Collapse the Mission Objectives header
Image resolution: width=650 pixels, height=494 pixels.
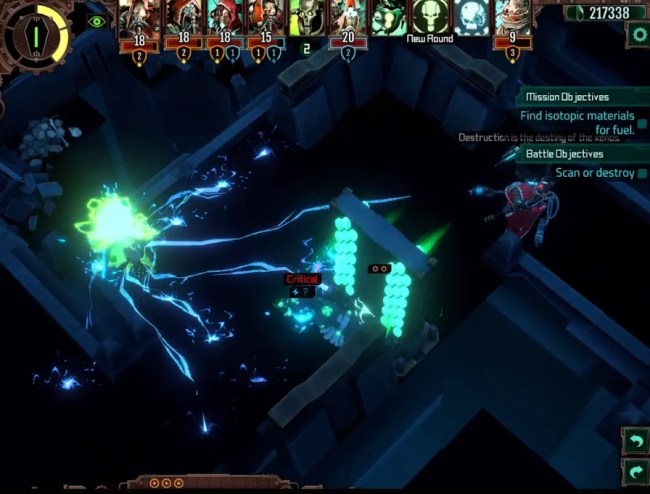(582, 97)
